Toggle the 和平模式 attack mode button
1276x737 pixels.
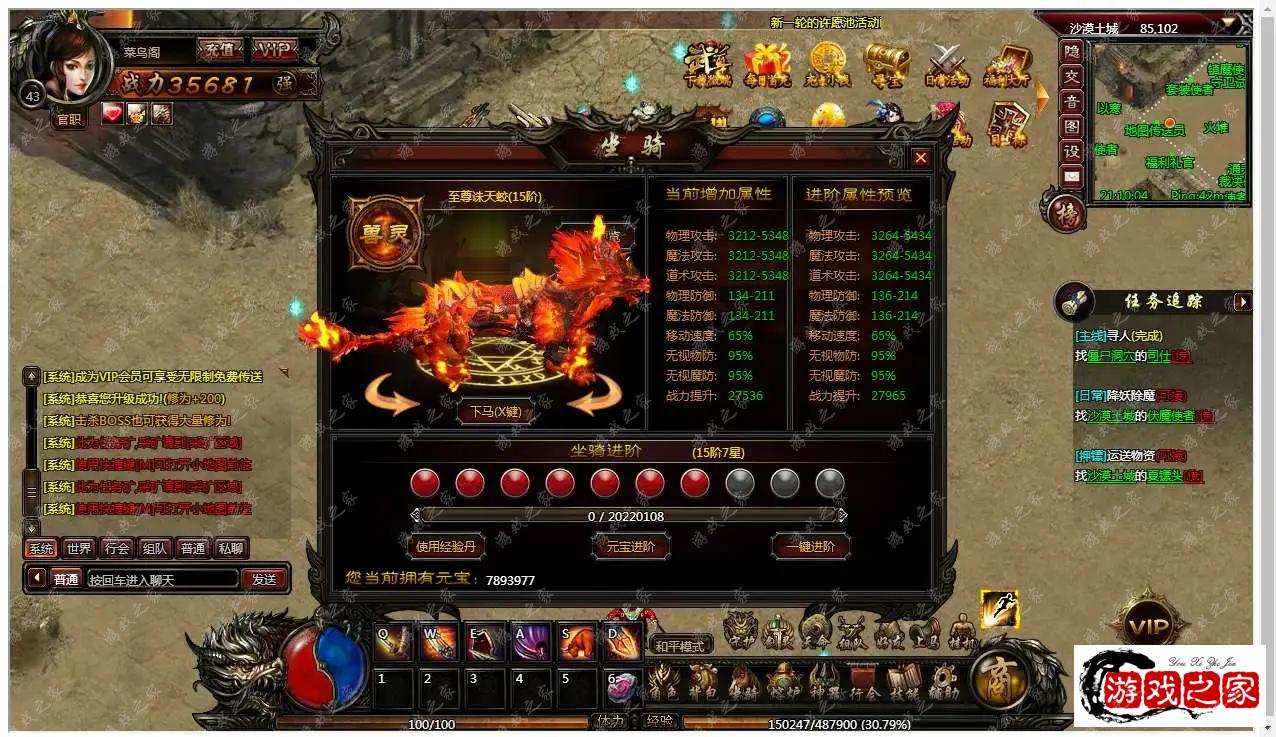(x=680, y=645)
